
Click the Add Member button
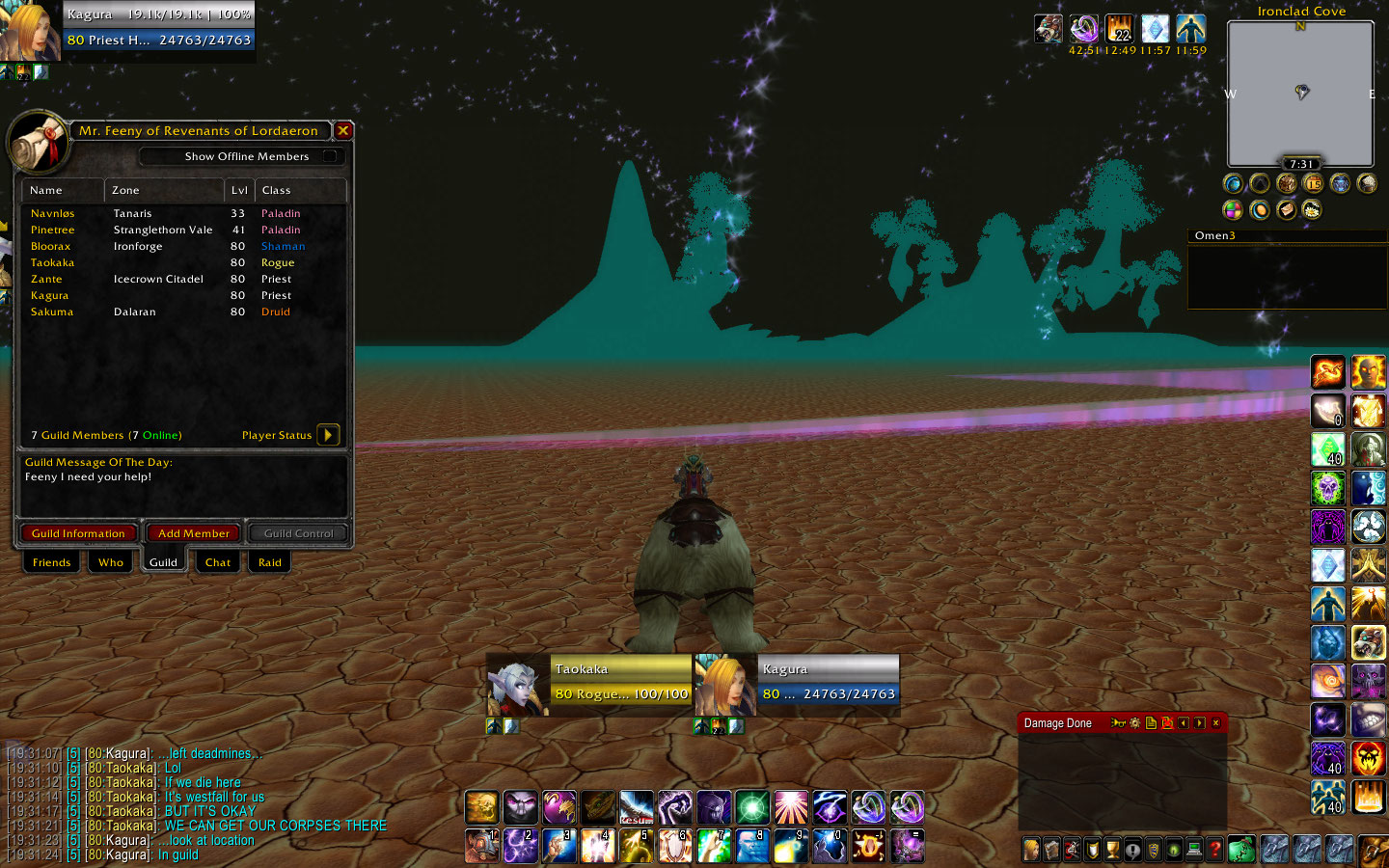click(194, 533)
